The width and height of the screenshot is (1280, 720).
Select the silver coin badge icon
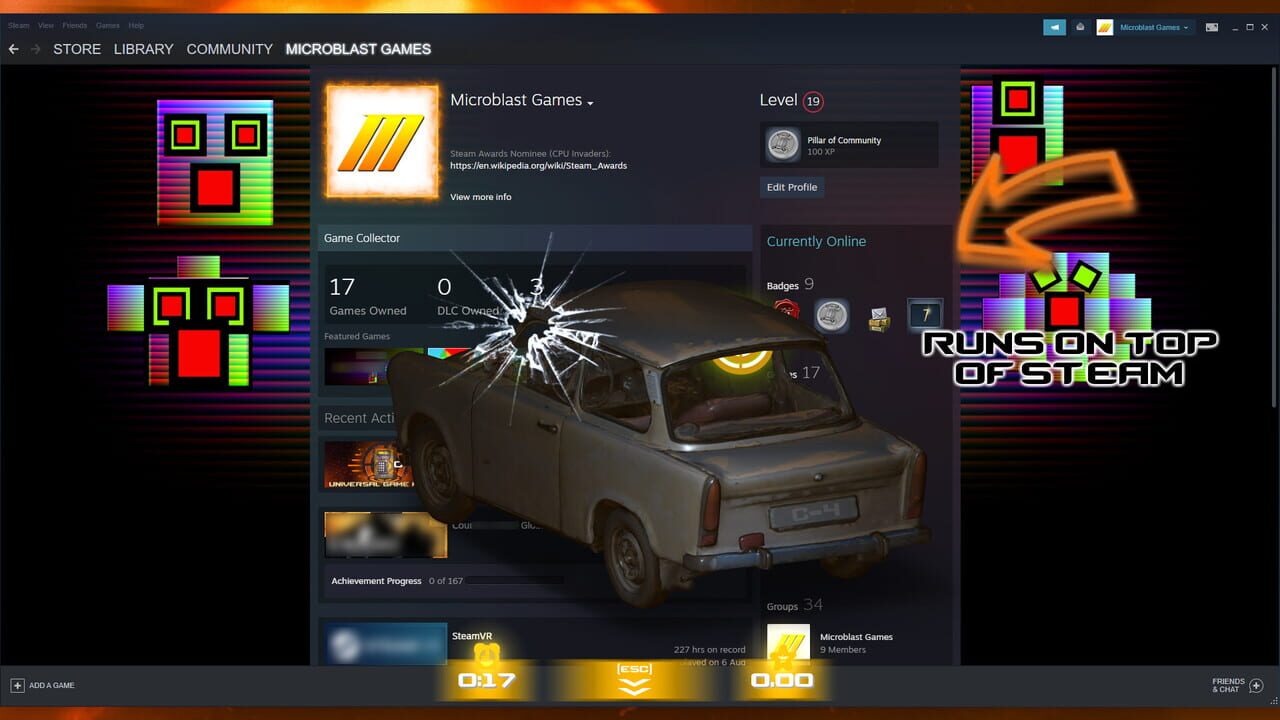coord(832,315)
